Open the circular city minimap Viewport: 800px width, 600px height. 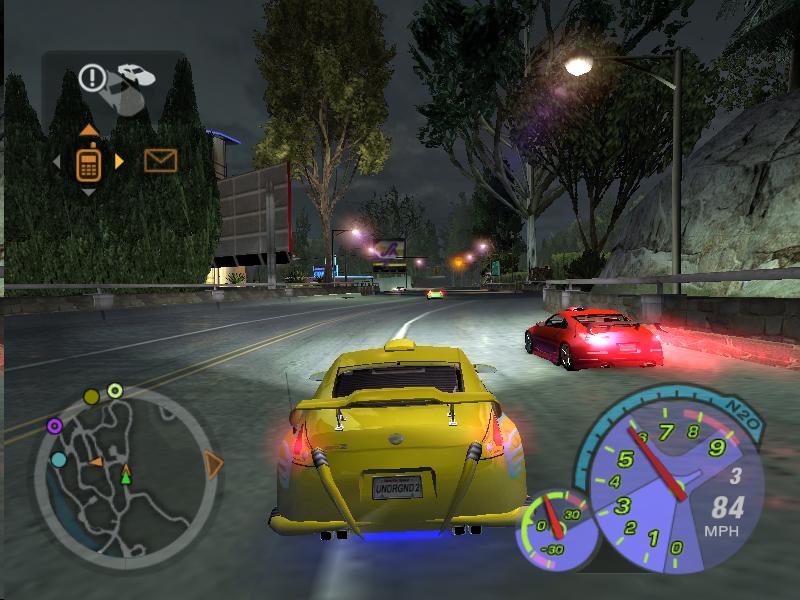[x=123, y=472]
